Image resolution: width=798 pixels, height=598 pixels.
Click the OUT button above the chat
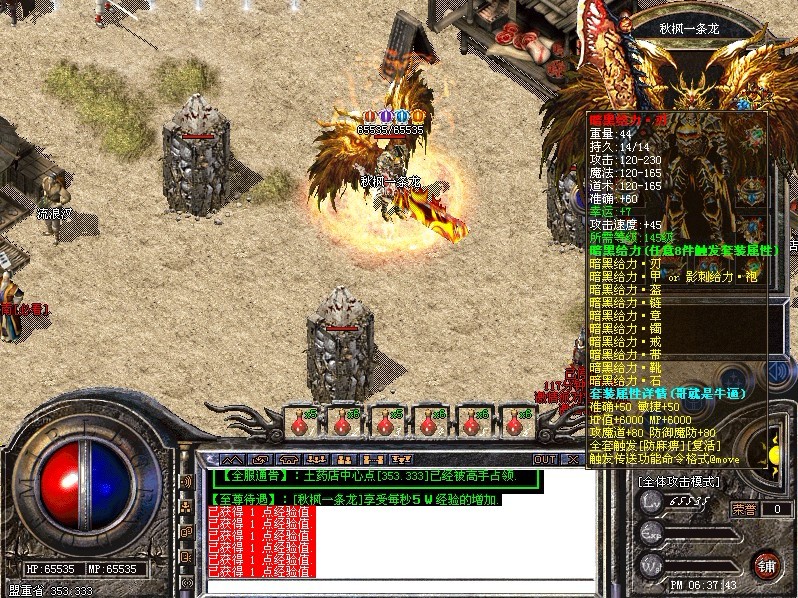[544, 459]
